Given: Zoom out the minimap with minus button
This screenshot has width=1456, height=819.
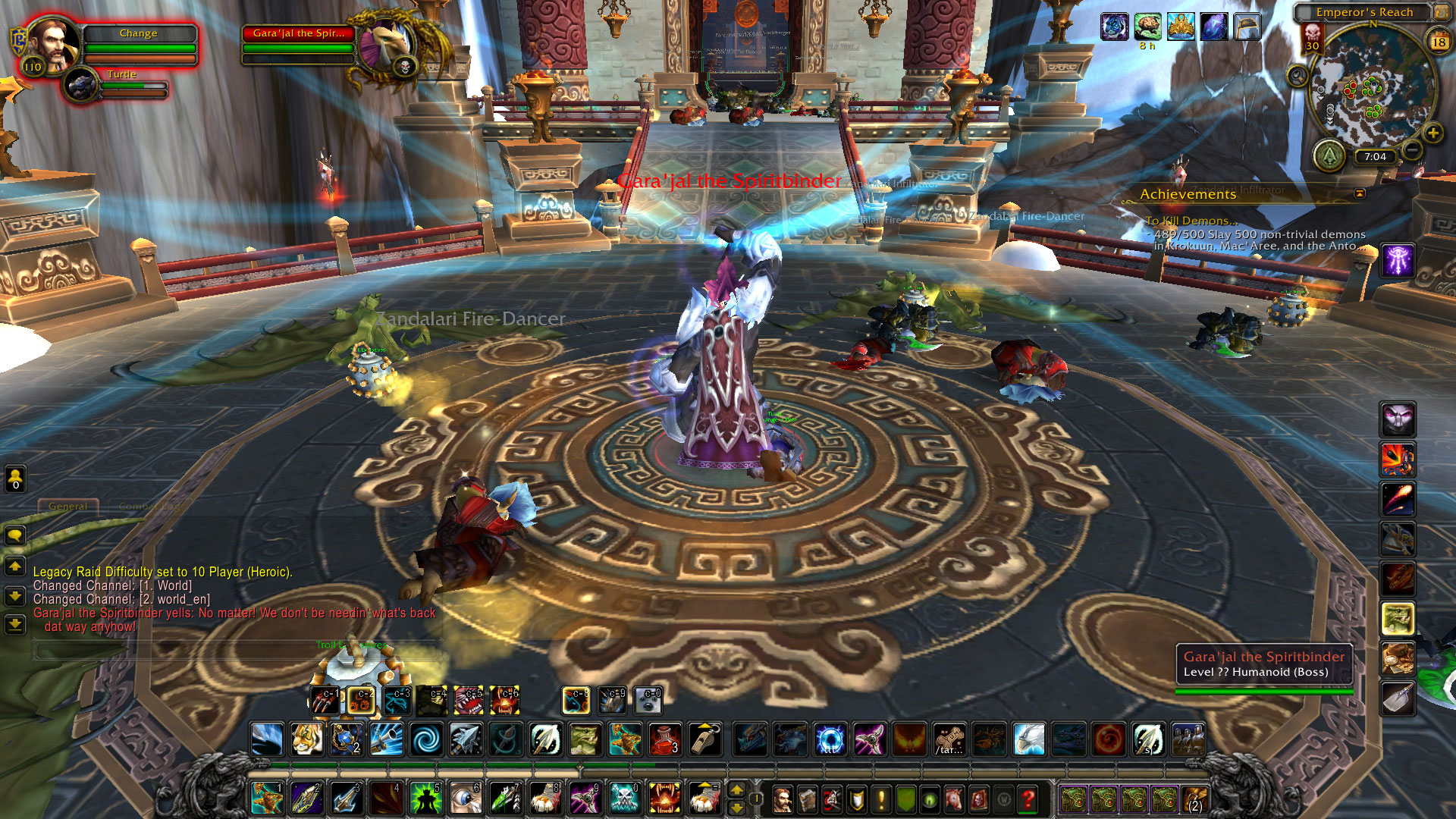Looking at the screenshot, I should 1411,150.
